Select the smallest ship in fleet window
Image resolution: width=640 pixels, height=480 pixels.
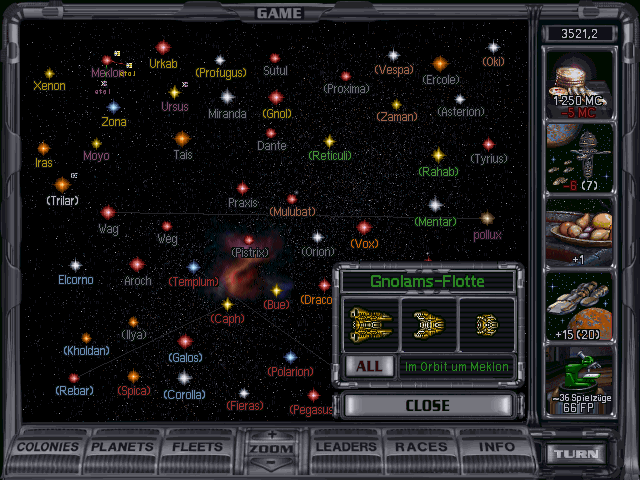click(x=486, y=324)
